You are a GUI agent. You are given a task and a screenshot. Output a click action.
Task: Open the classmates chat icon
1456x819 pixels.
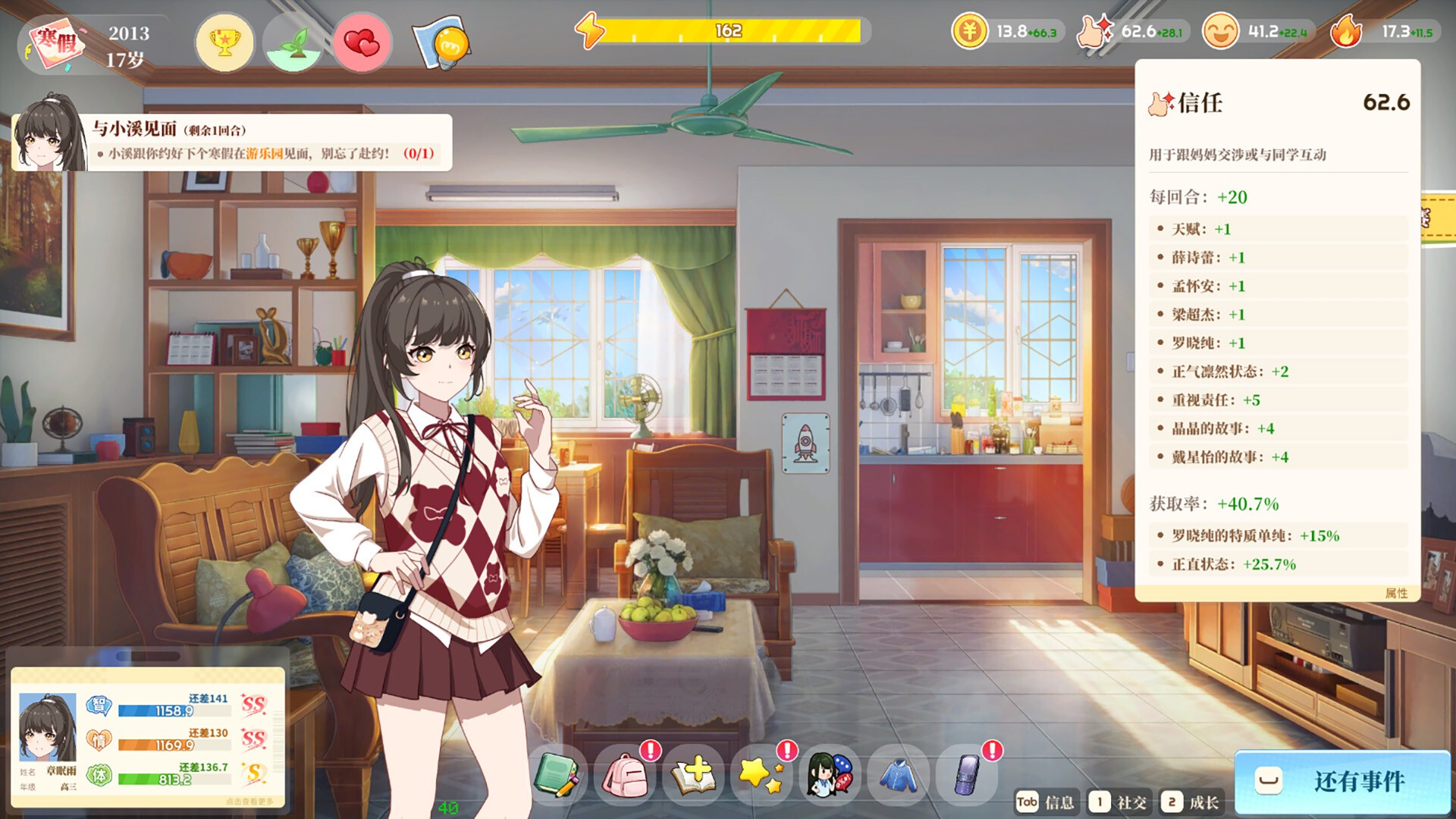click(830, 775)
